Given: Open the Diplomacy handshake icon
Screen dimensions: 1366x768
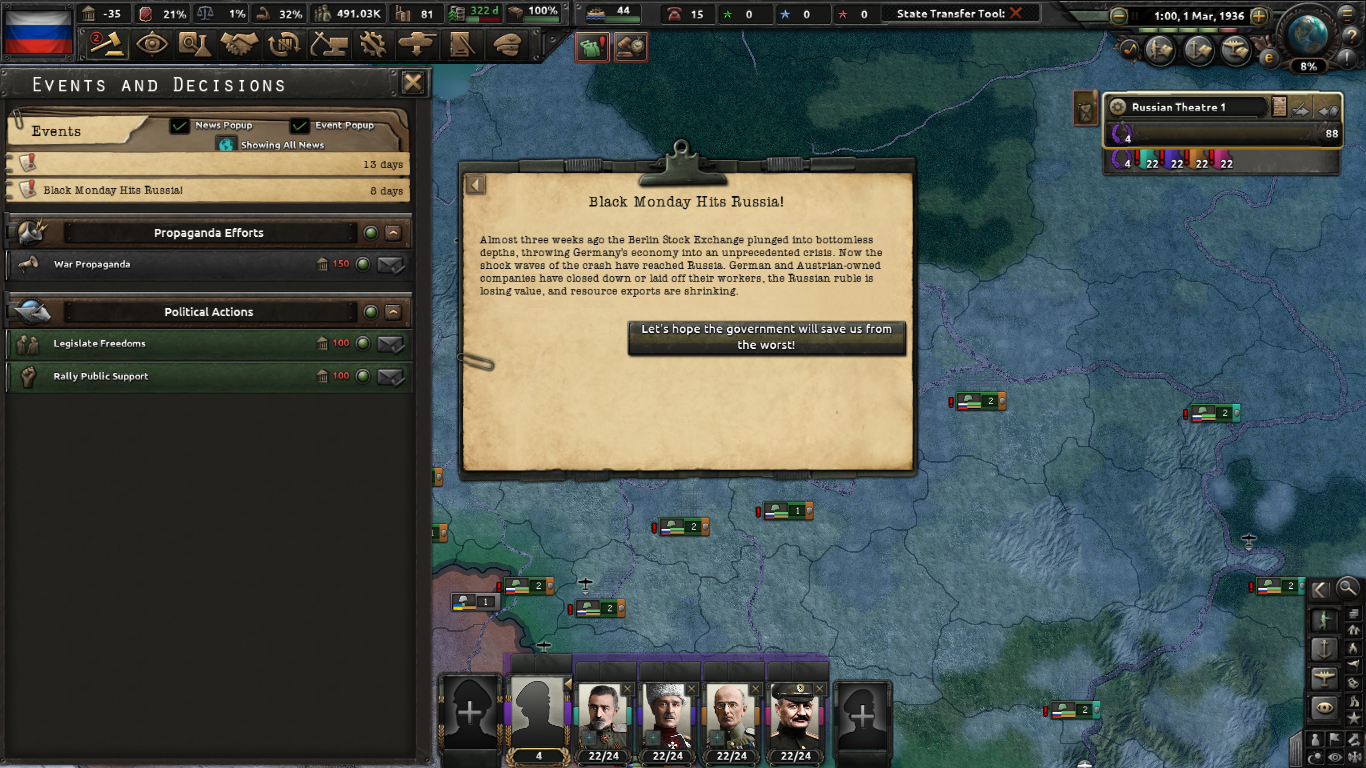Looking at the screenshot, I should [239, 45].
